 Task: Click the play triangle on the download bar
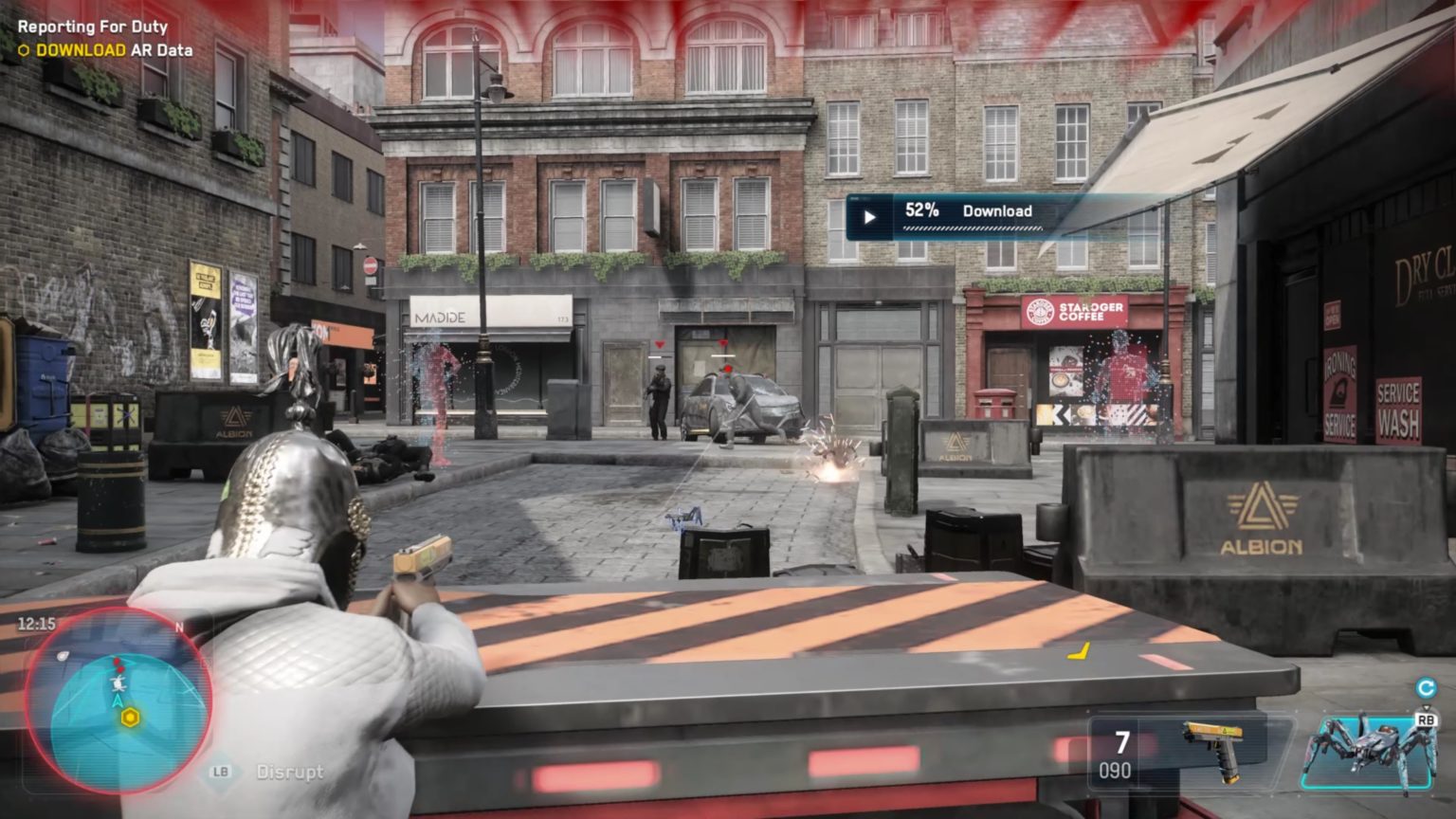pyautogui.click(x=868, y=216)
